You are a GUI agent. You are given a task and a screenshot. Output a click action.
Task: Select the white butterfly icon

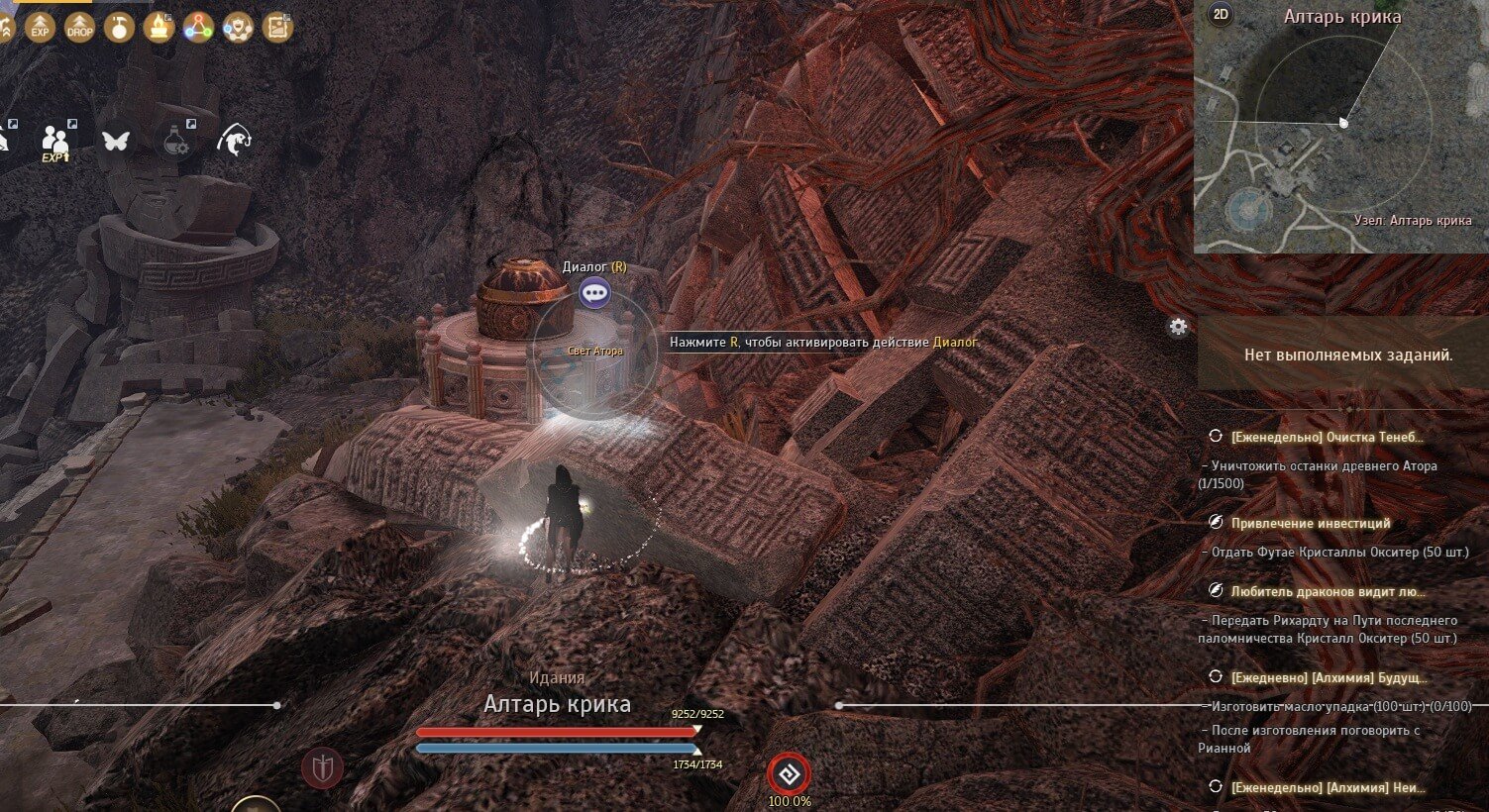(115, 141)
